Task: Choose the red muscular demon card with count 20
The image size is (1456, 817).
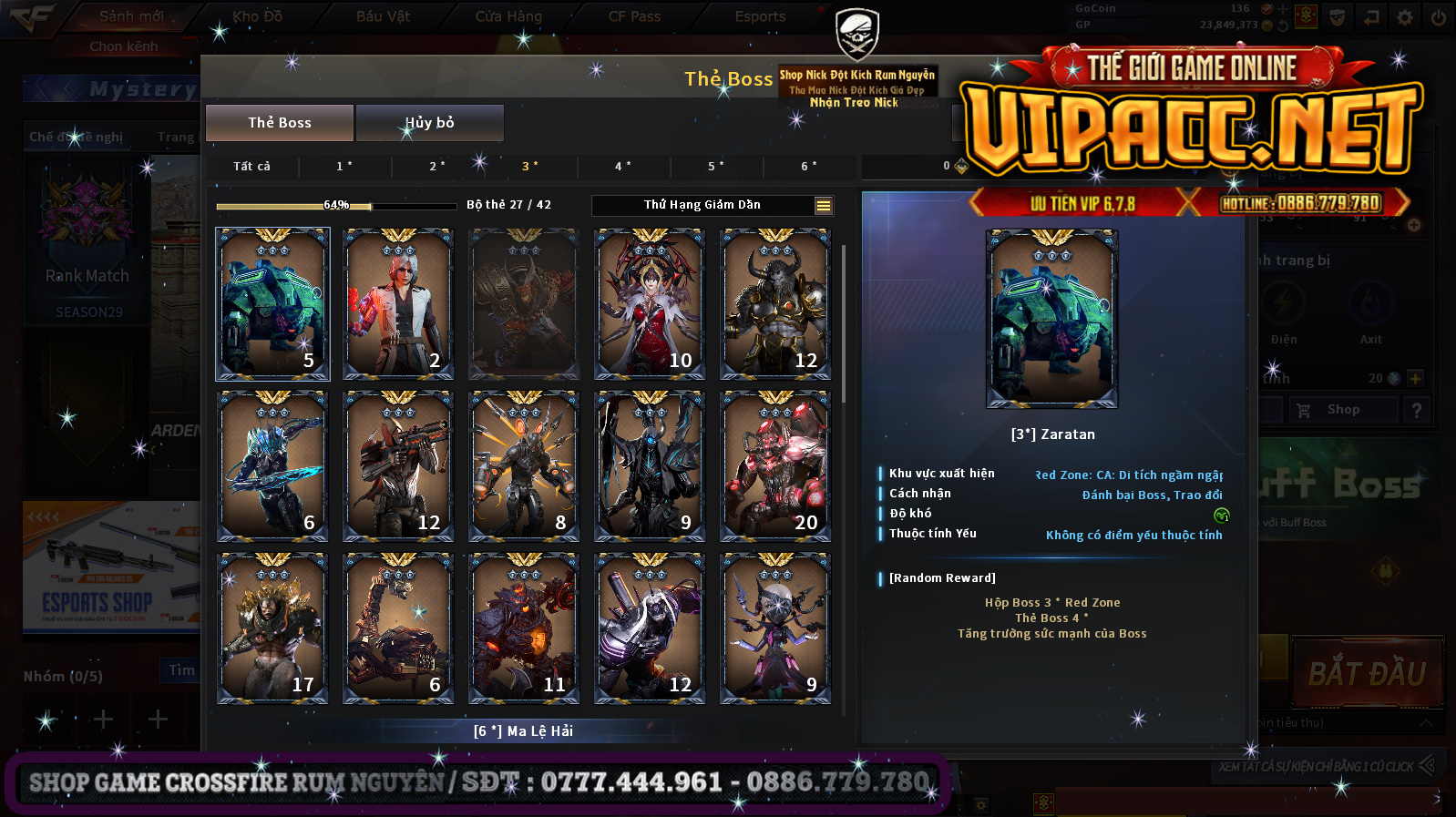Action: [x=775, y=465]
